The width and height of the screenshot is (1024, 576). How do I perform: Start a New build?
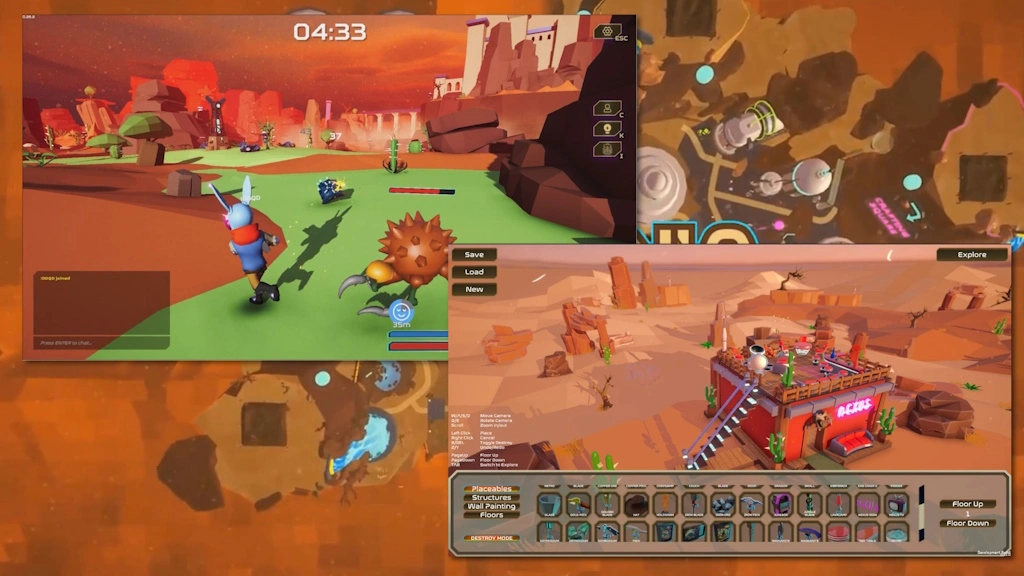click(474, 289)
